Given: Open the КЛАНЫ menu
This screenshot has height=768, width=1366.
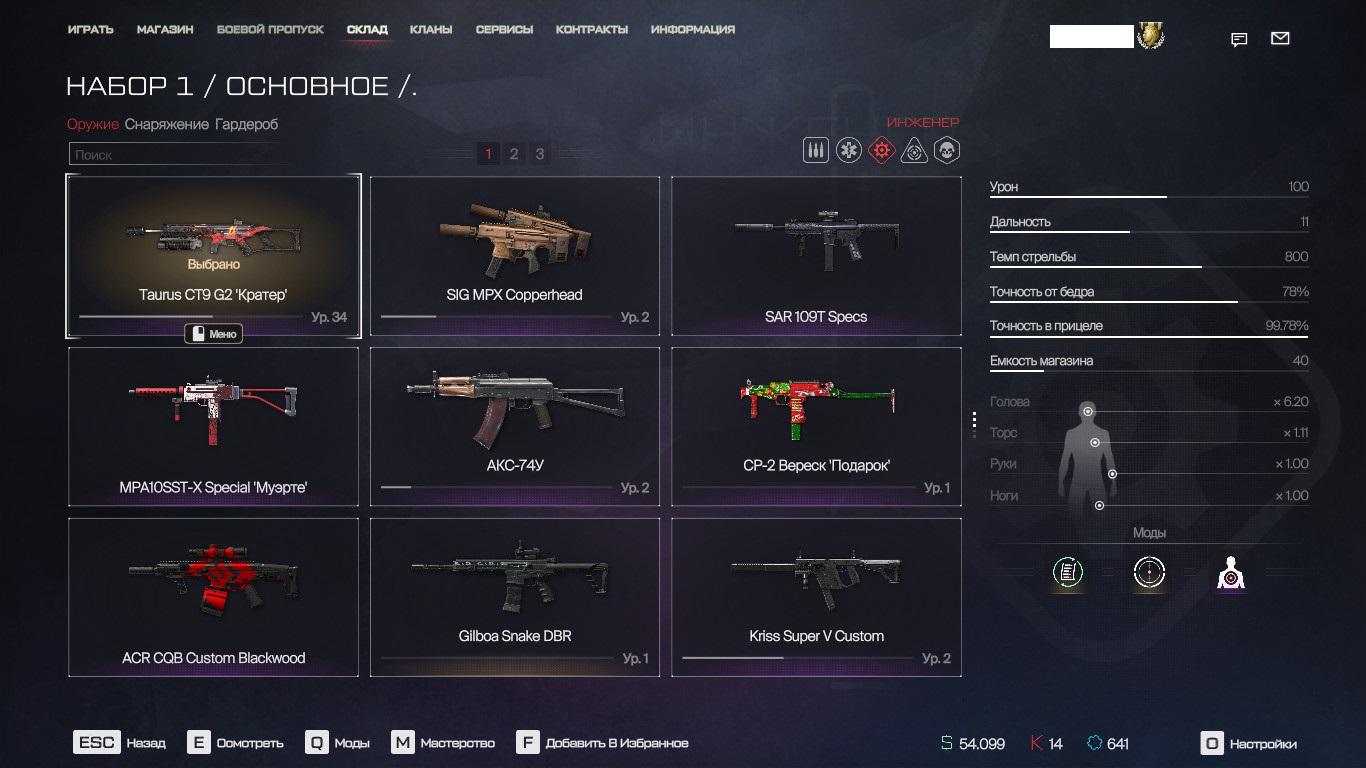Looking at the screenshot, I should 431,30.
